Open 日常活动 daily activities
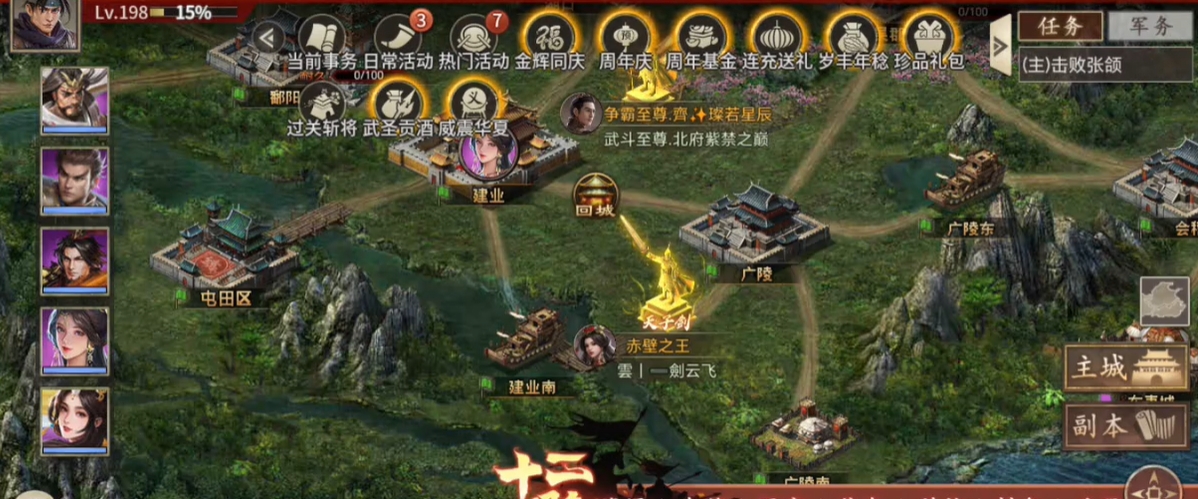 398,39
